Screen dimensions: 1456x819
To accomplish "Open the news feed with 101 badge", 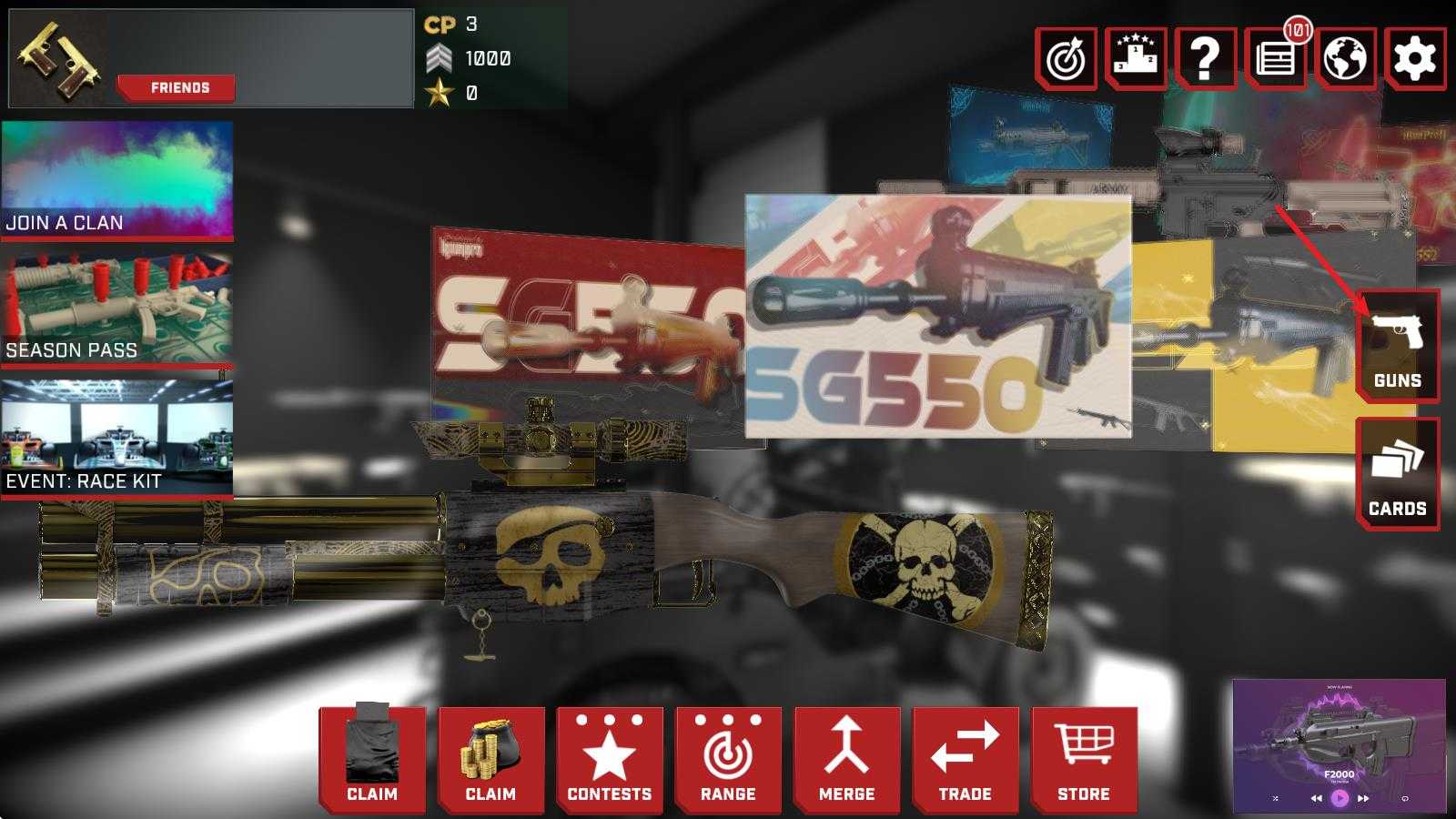I will click(1274, 58).
